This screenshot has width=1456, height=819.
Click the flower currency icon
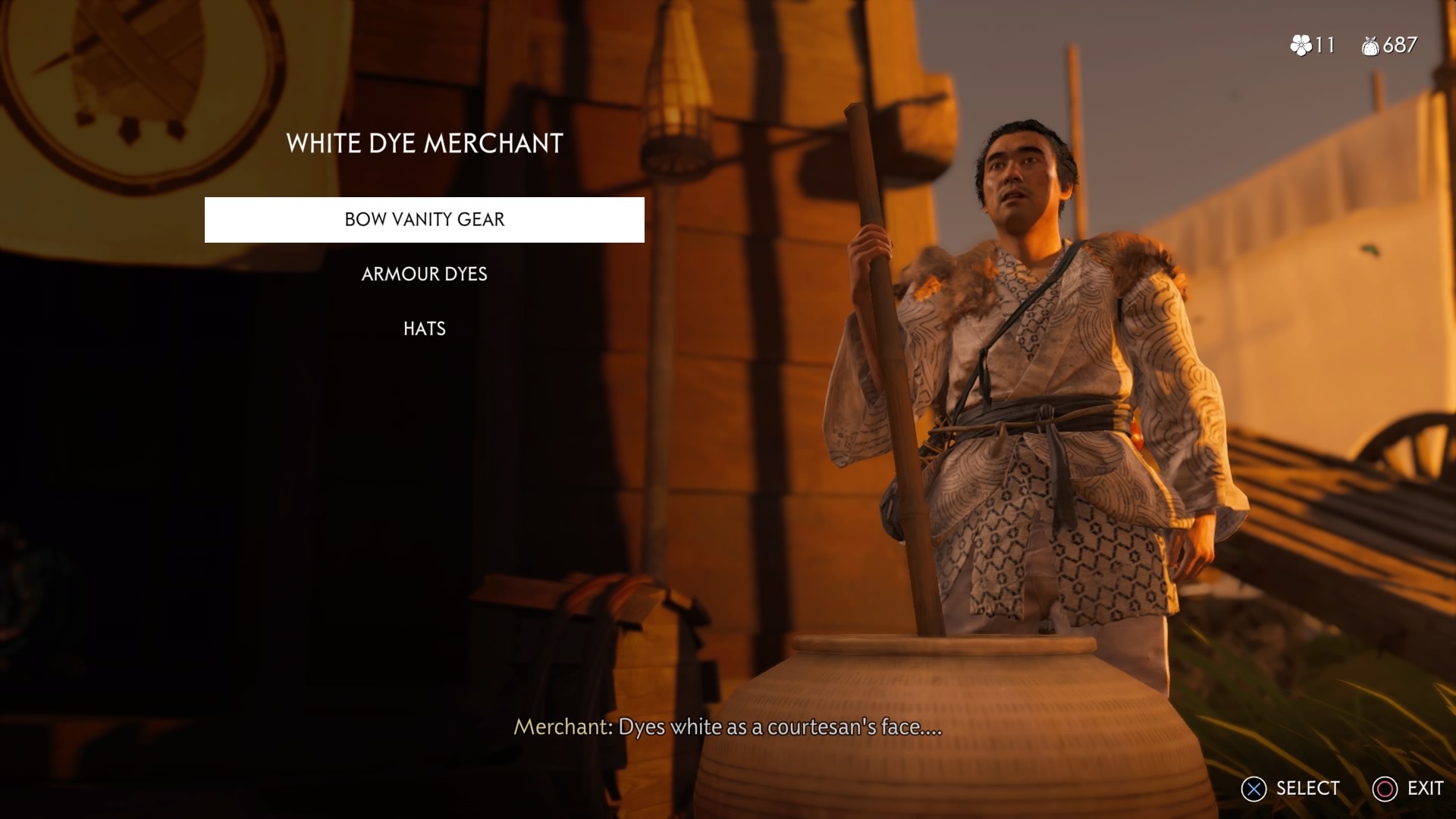[1302, 45]
